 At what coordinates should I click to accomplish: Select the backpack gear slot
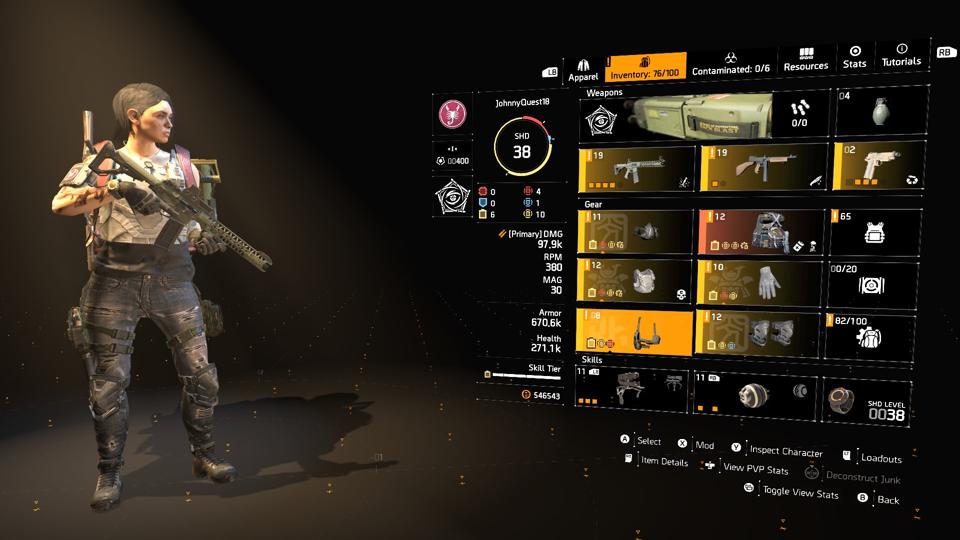click(761, 232)
